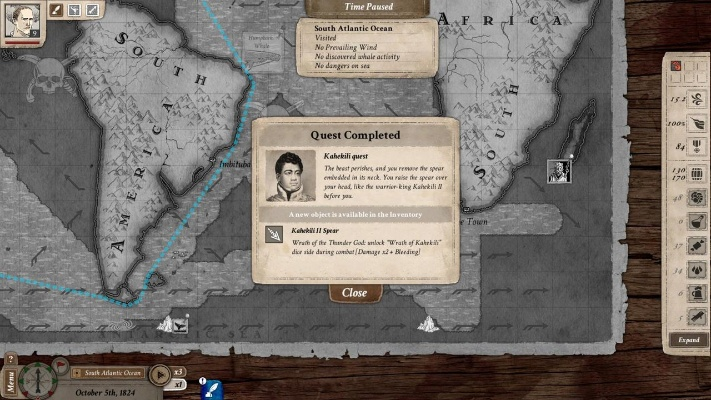Set game speed to x1
711x400 pixels.
(x=179, y=384)
